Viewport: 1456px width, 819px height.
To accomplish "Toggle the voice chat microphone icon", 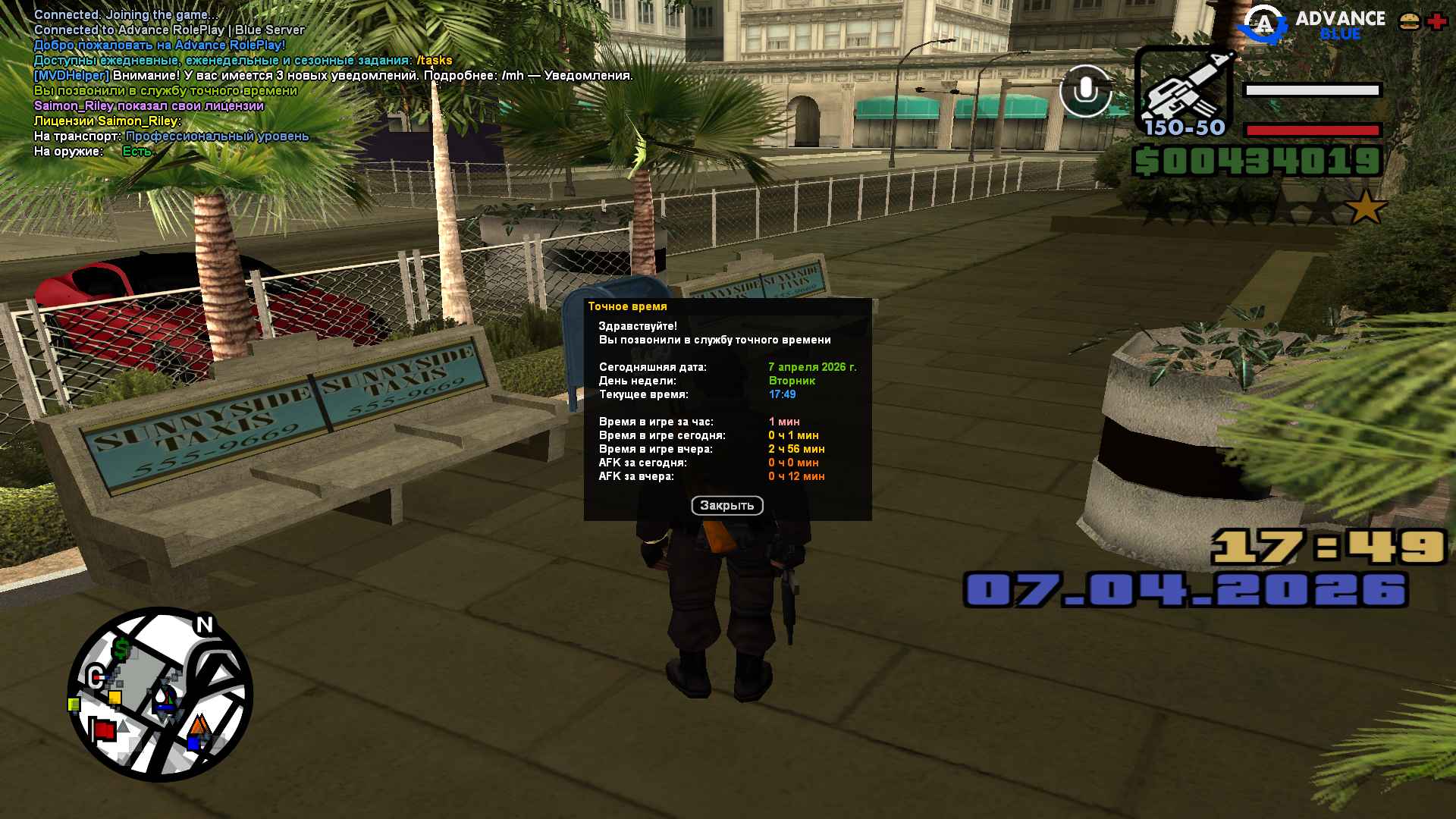I will (1085, 91).
